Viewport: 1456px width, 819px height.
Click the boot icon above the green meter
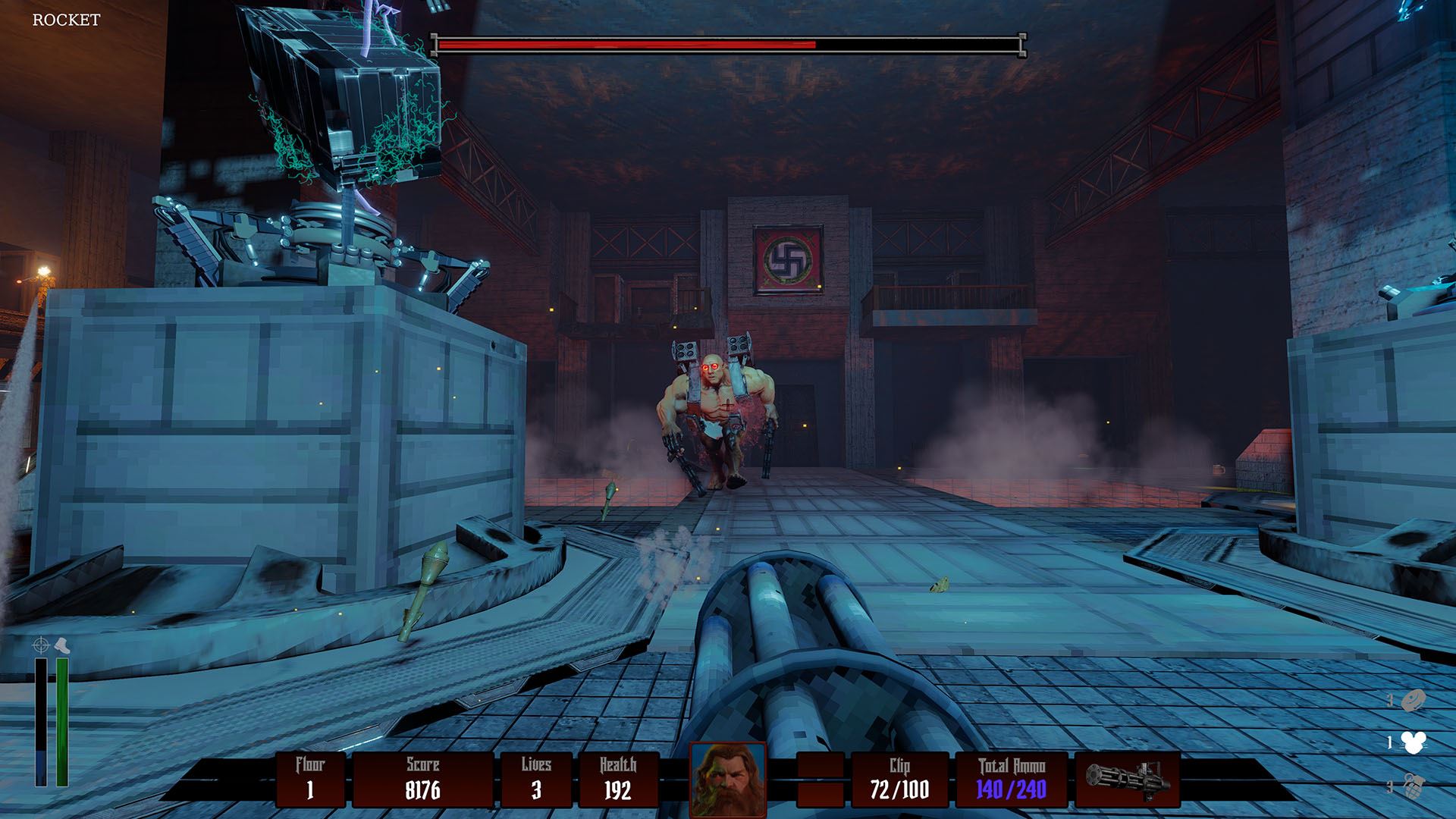[63, 645]
